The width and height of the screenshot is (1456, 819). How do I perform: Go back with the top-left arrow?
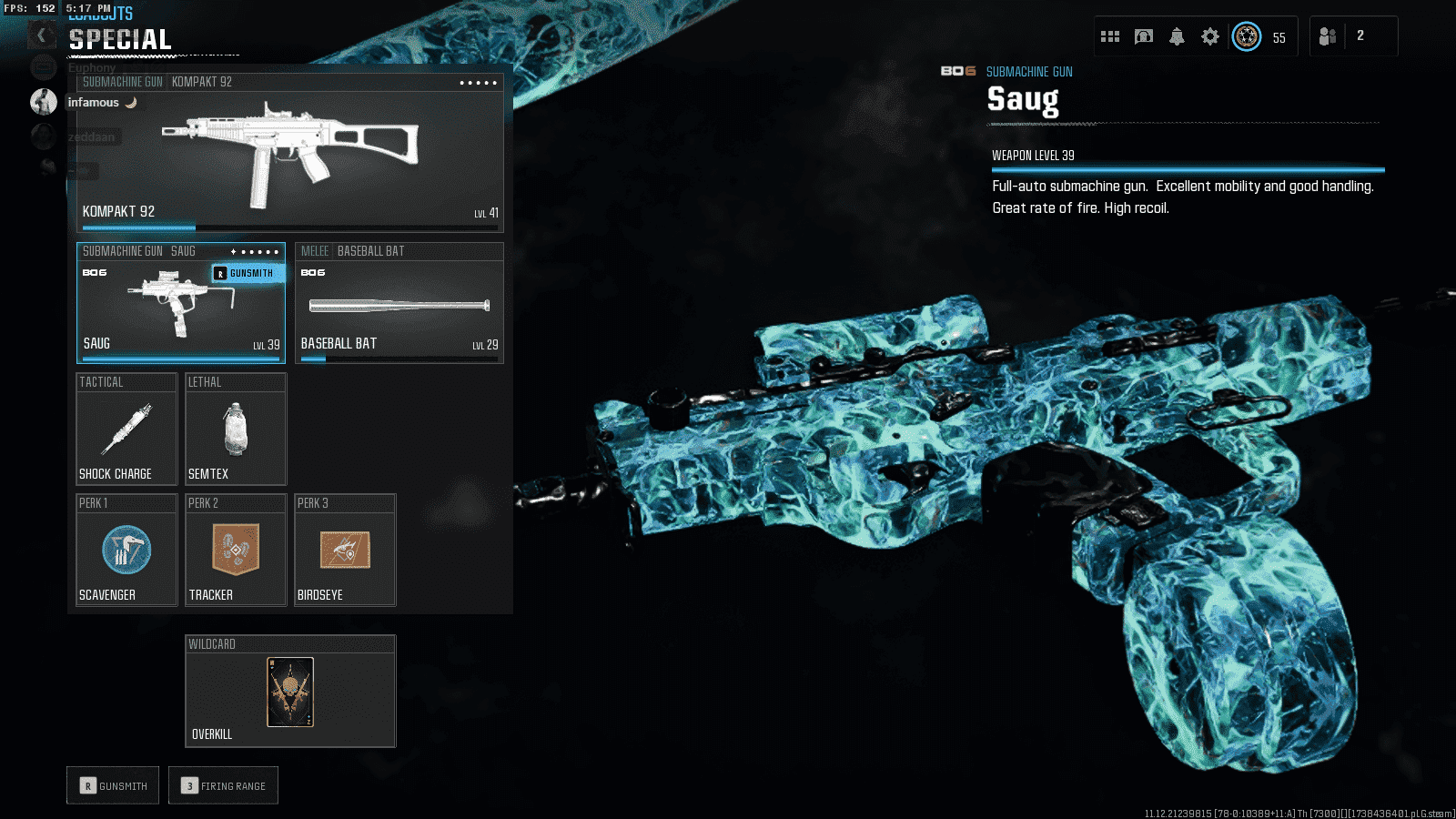pos(41,35)
